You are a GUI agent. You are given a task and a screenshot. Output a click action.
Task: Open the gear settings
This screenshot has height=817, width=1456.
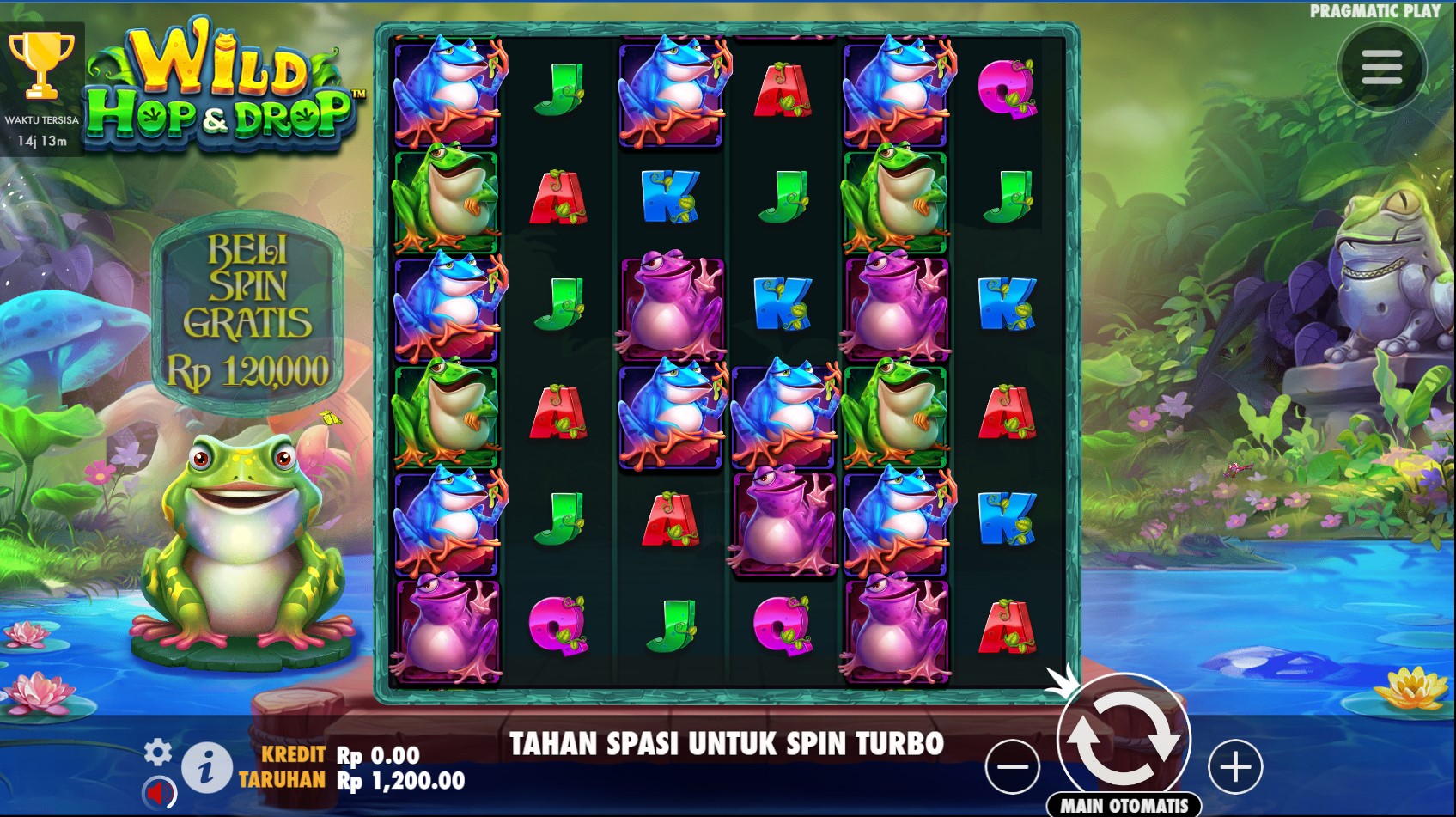(x=157, y=753)
